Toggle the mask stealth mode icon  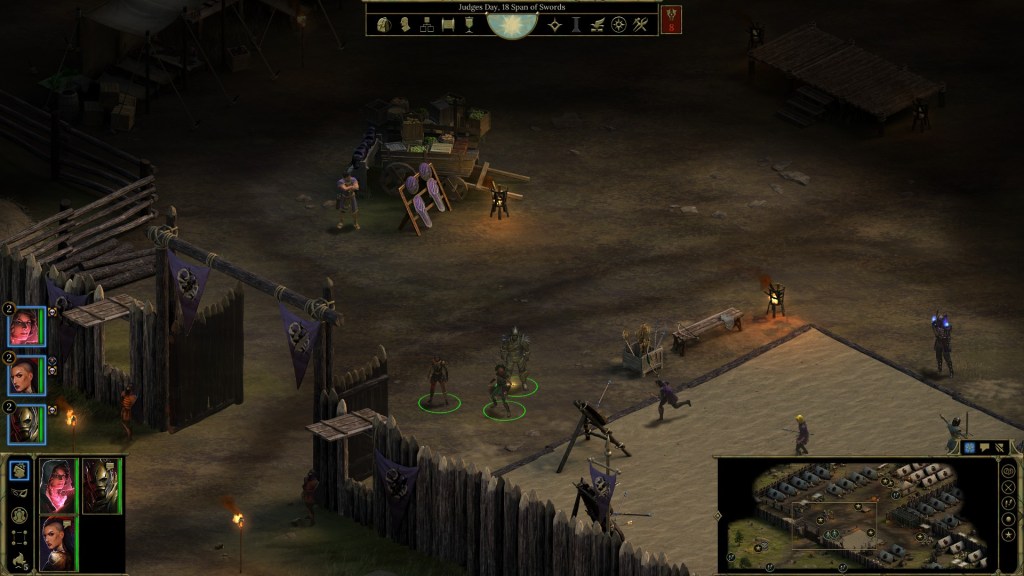[x=19, y=492]
